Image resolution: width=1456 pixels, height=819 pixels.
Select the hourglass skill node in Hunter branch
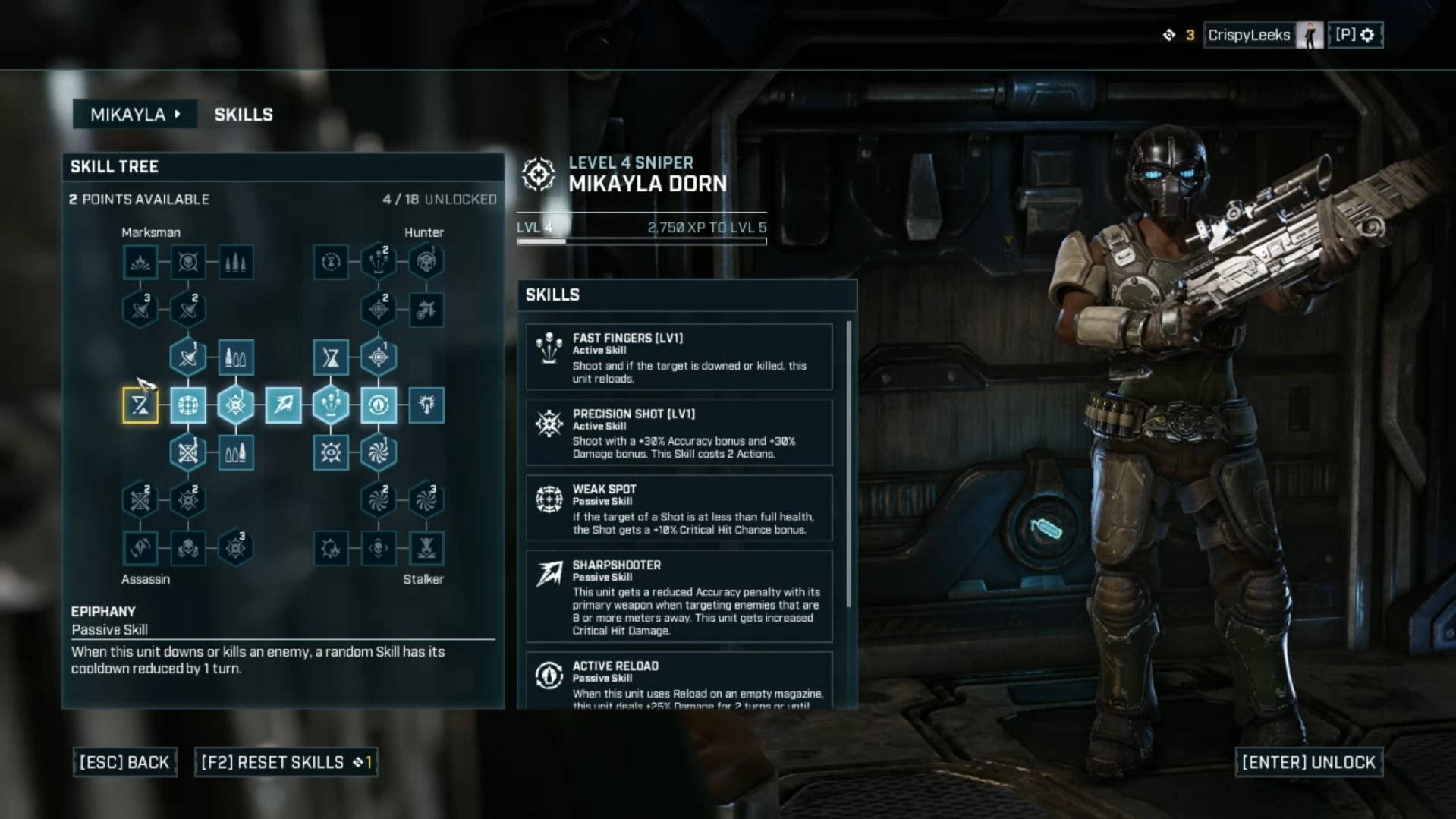pos(331,358)
